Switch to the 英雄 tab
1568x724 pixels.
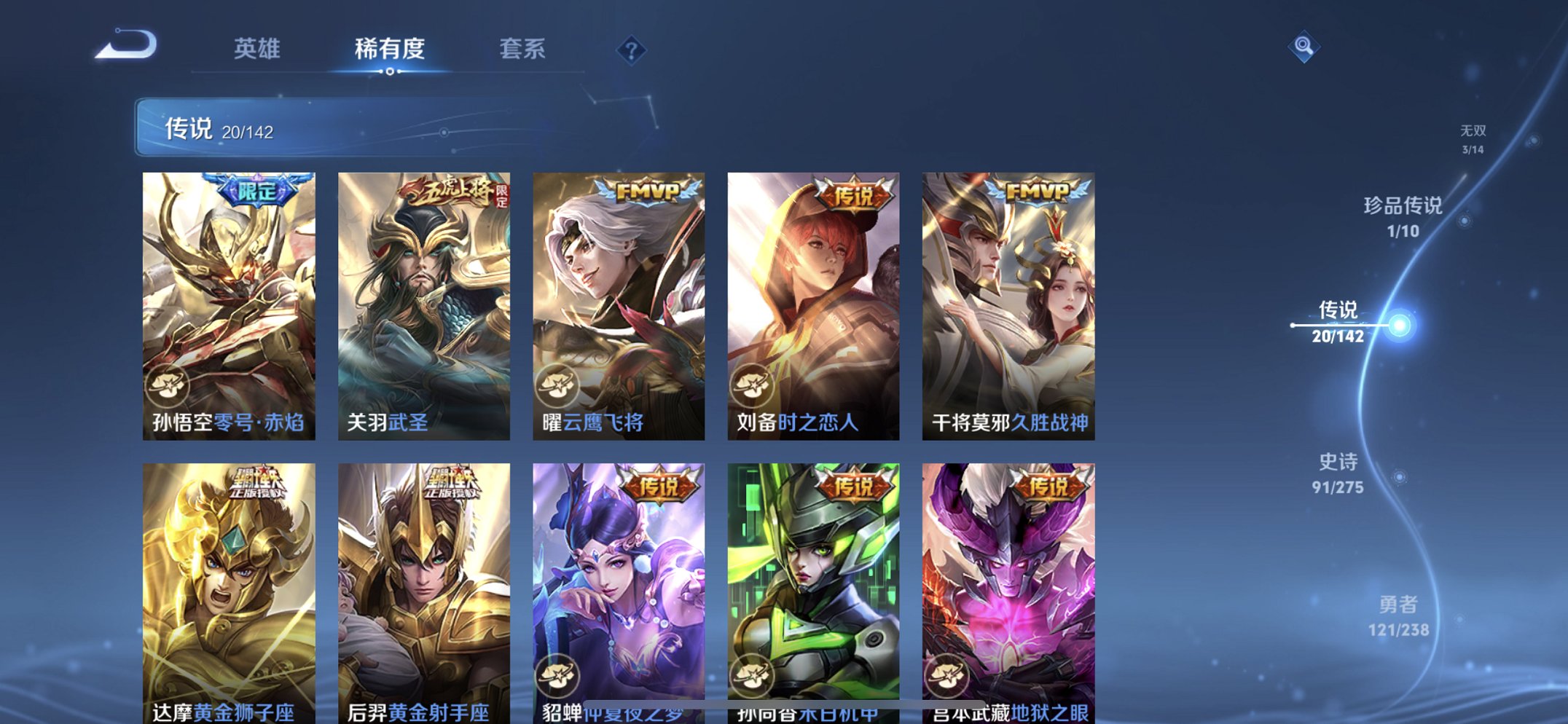click(256, 47)
